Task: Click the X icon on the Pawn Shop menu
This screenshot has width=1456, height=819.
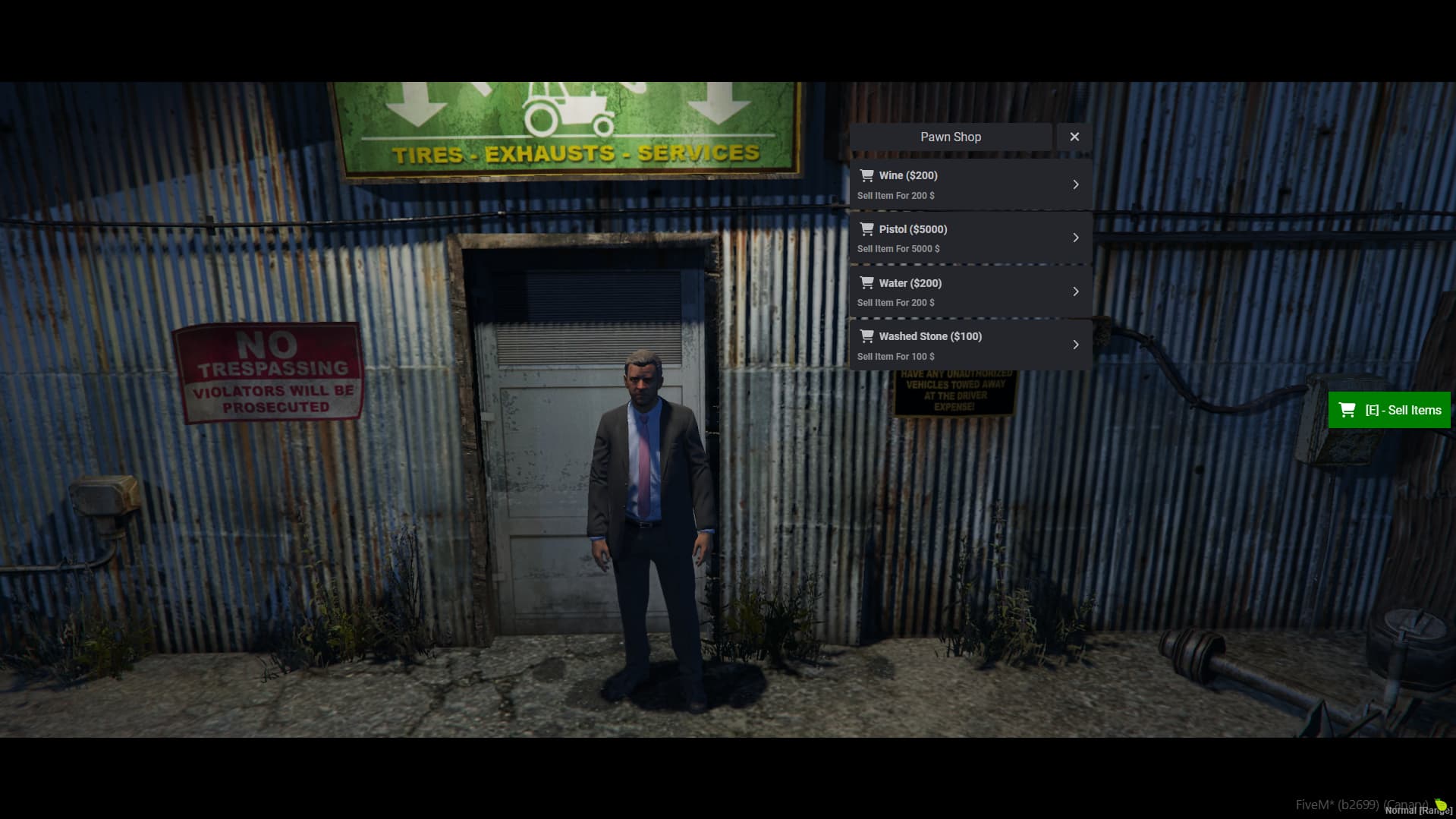Action: [1074, 137]
